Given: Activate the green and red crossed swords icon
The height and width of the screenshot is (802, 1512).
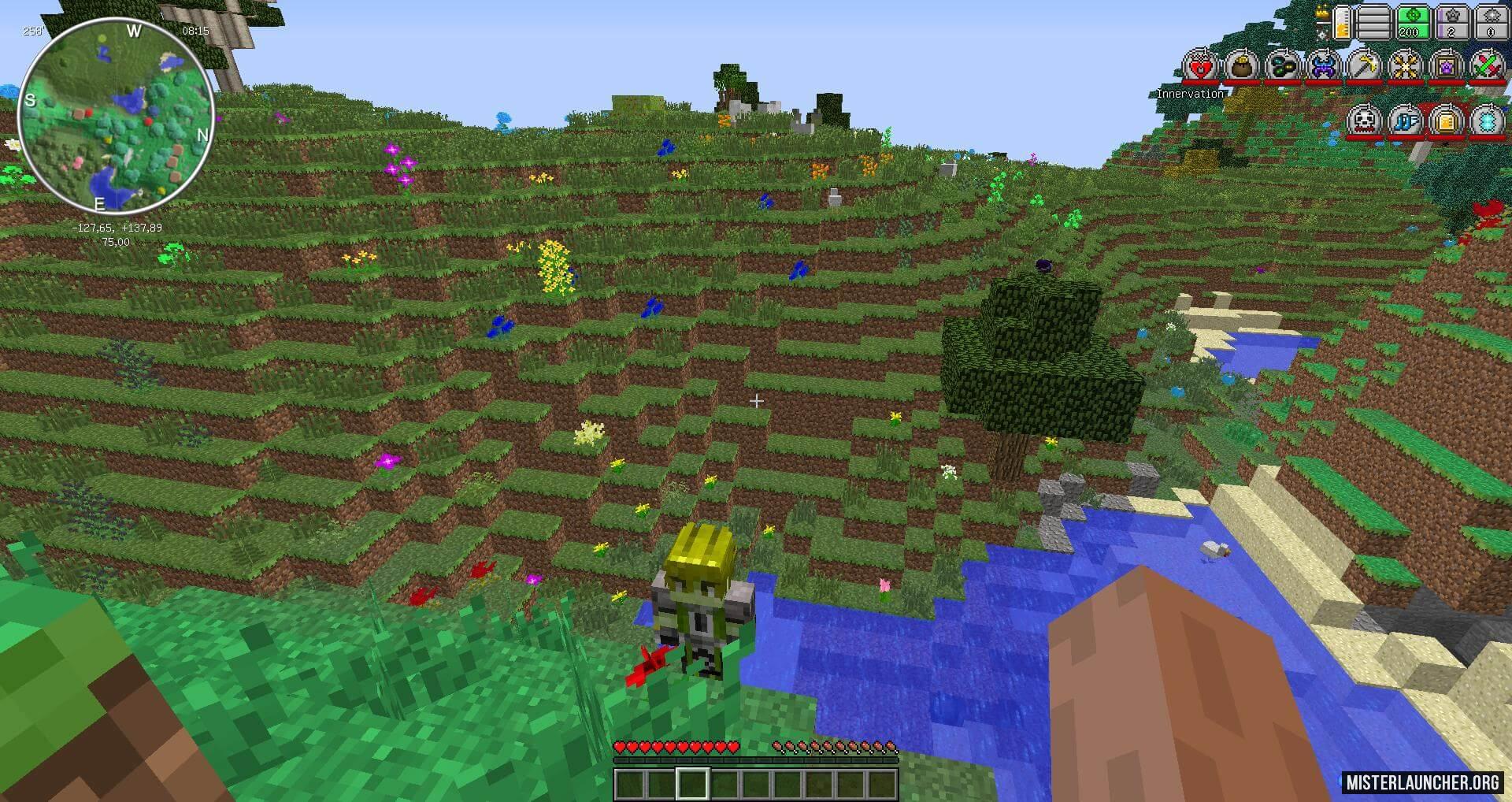Looking at the screenshot, I should pyautogui.click(x=1488, y=67).
